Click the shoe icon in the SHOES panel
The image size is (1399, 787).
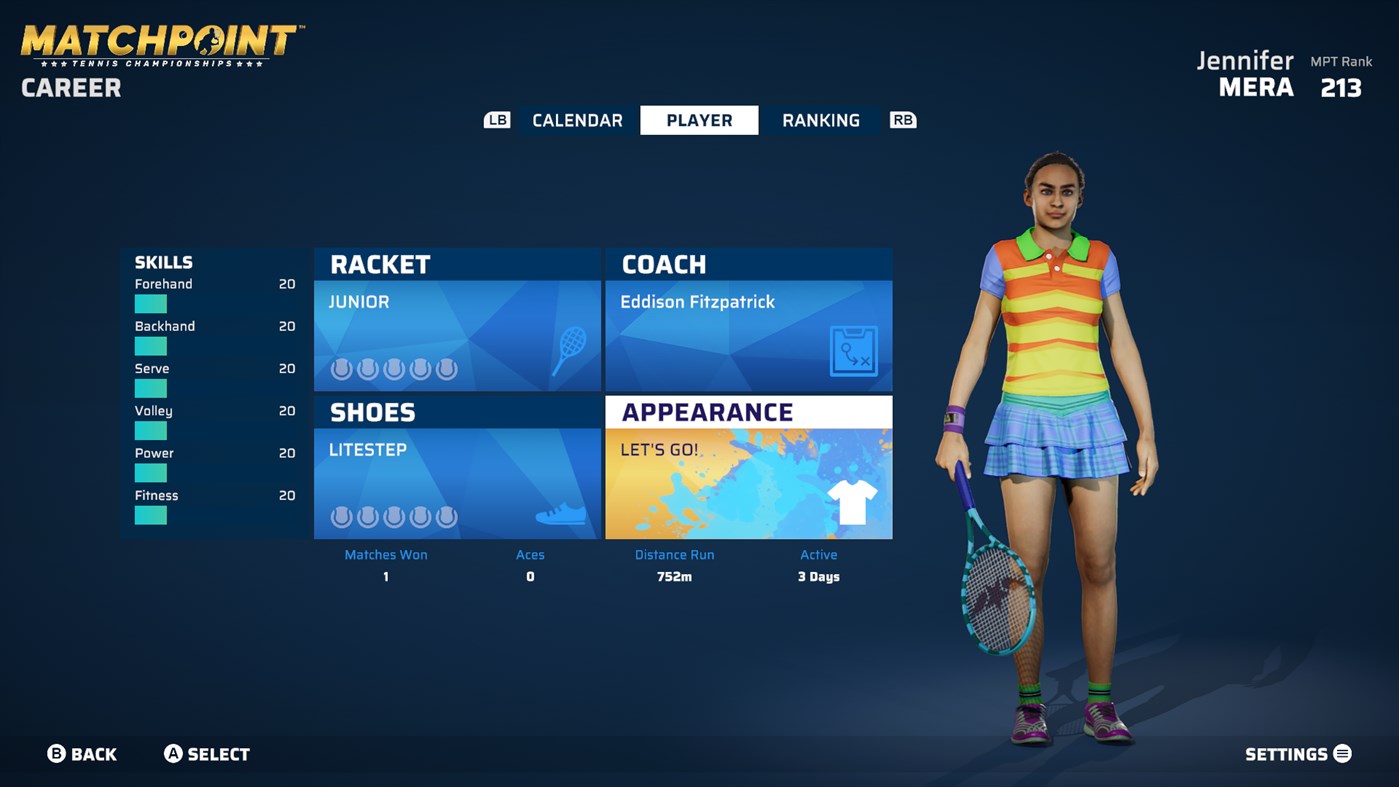(x=562, y=516)
